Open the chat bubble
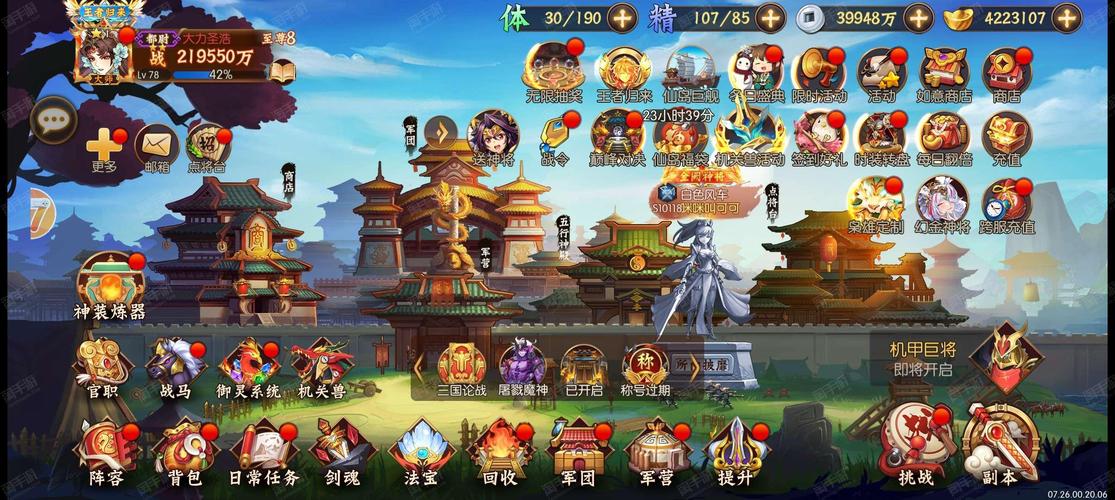Screen dimensions: 1115x500 [53, 121]
